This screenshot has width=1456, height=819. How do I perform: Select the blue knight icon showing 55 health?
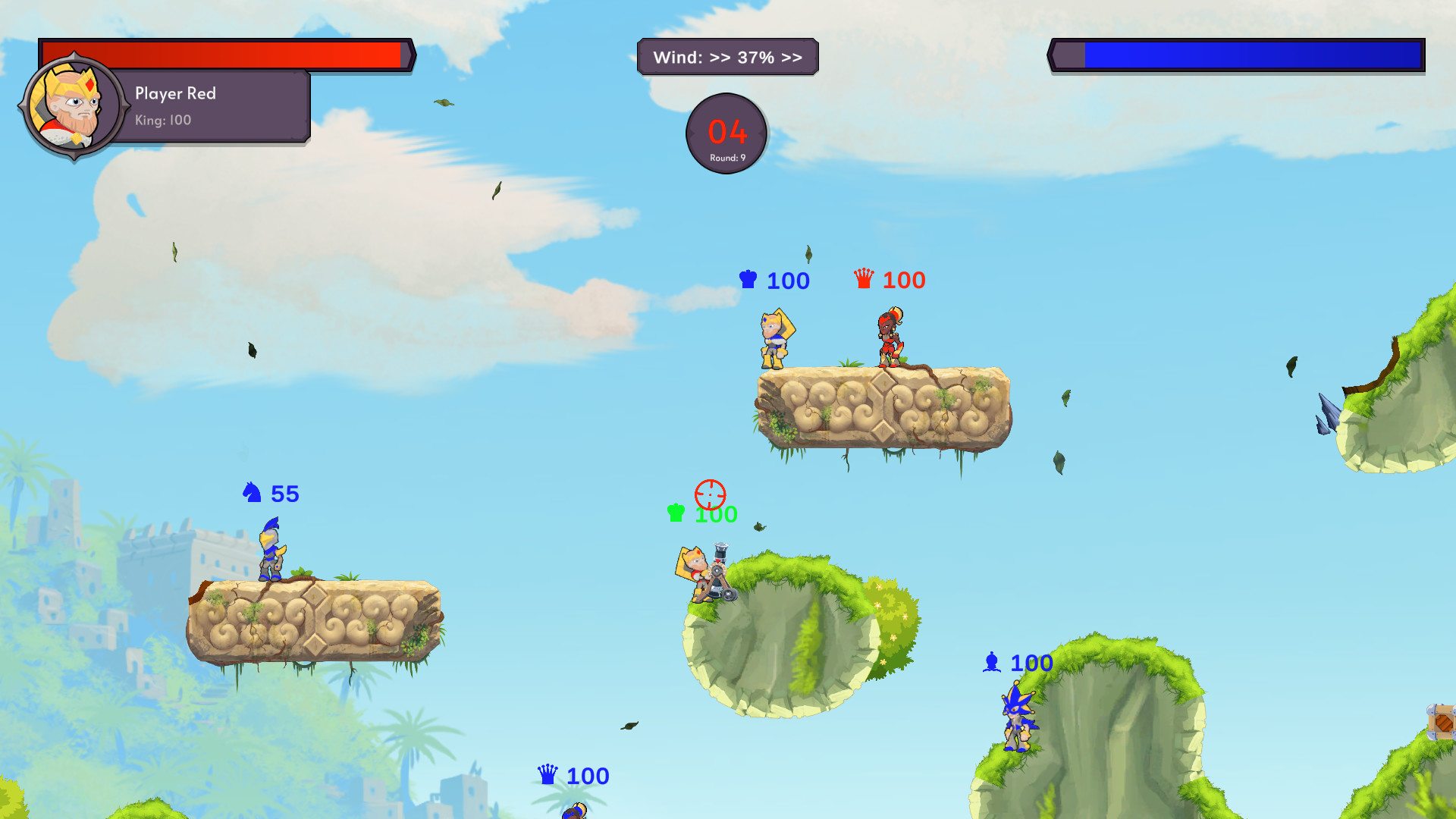pos(250,494)
